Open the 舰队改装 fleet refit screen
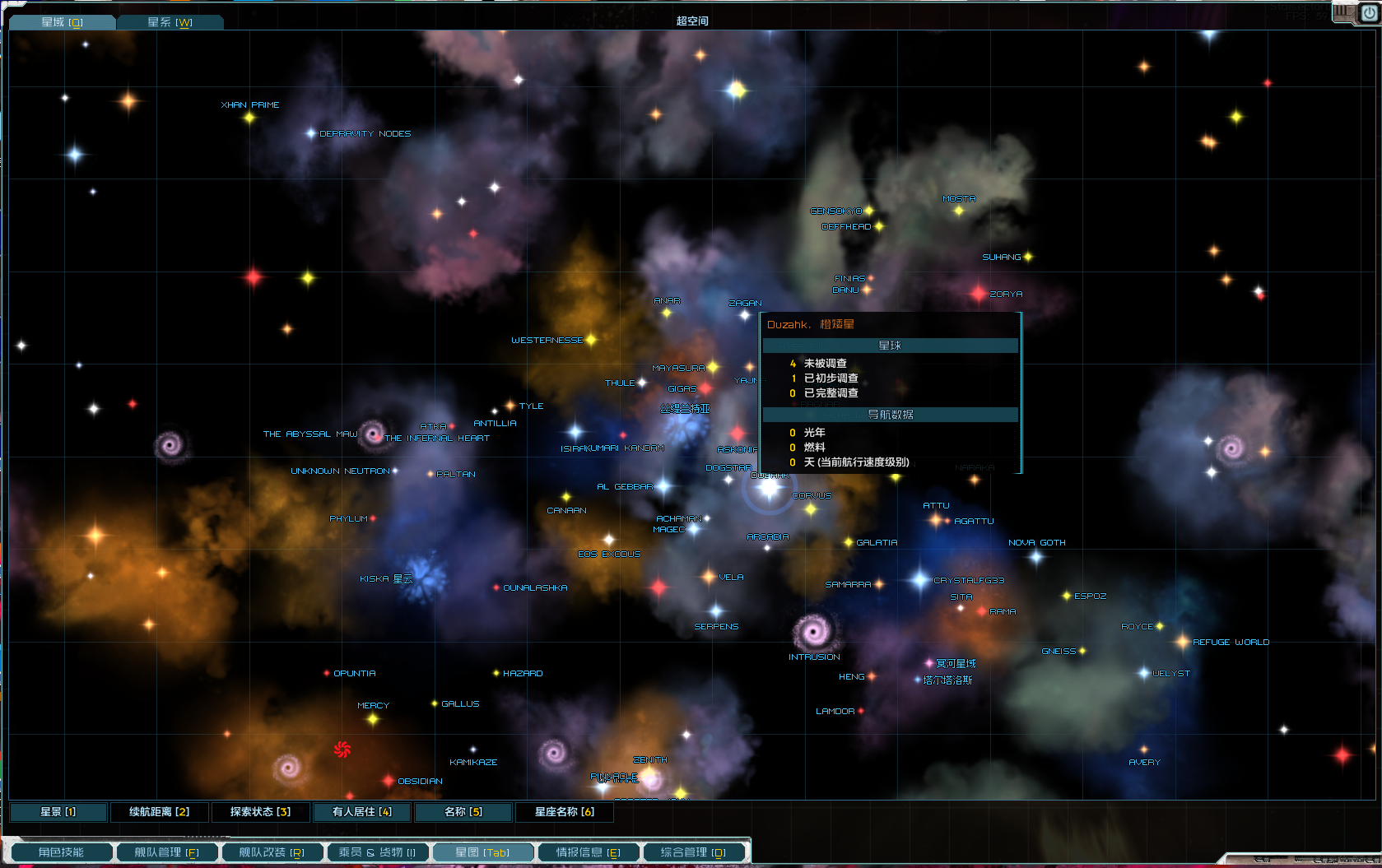Image resolution: width=1382 pixels, height=868 pixels. [x=272, y=852]
